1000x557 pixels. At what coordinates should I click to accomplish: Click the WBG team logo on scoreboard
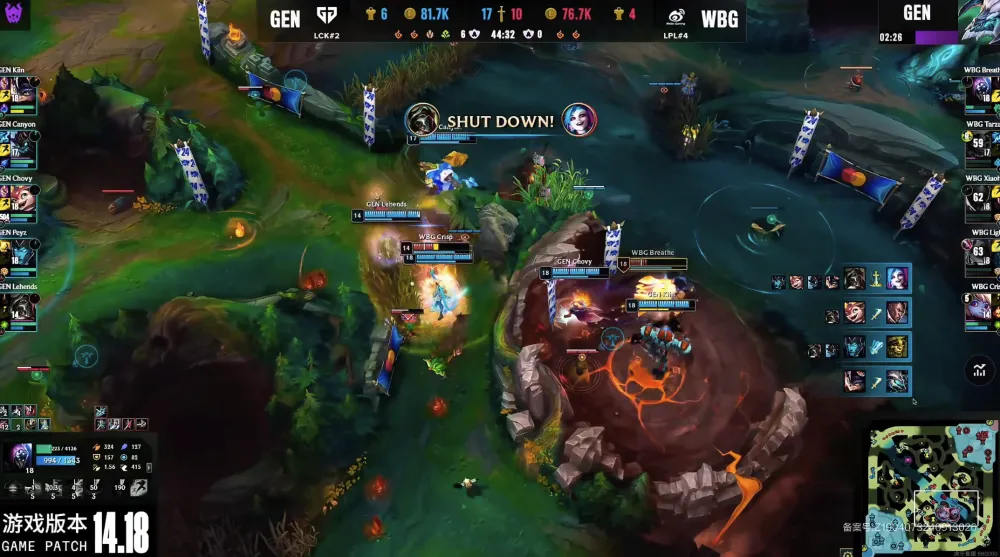click(x=676, y=17)
